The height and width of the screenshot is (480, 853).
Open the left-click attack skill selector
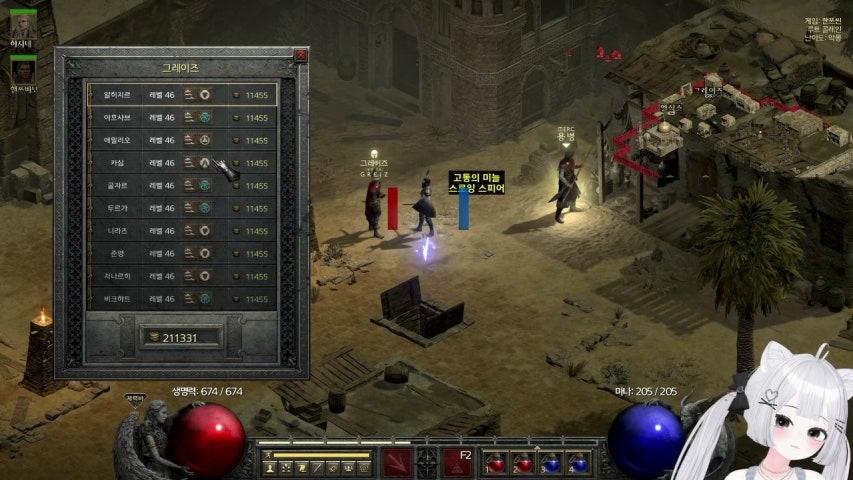coord(396,462)
